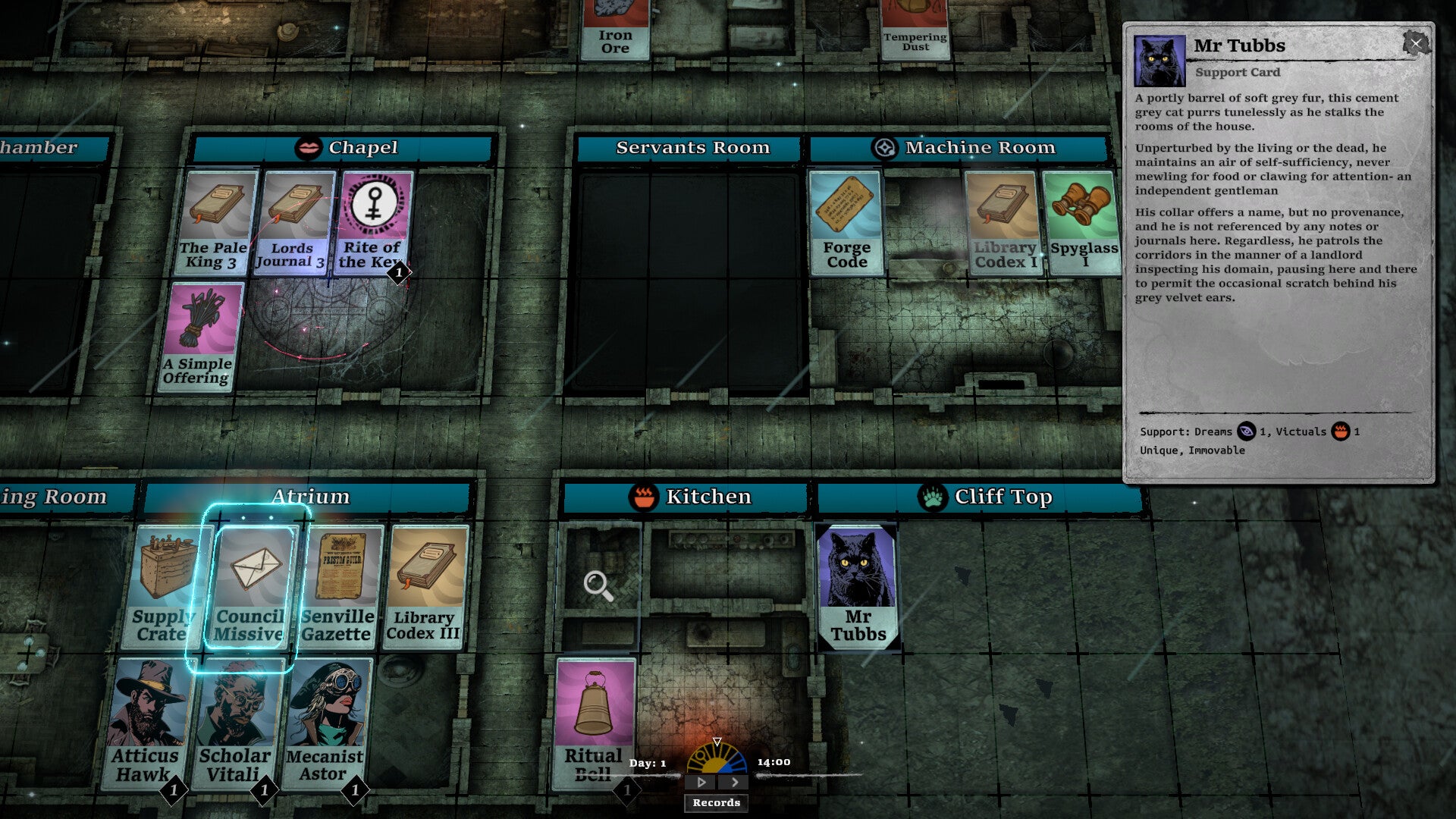Image resolution: width=1456 pixels, height=819 pixels.
Task: Advance time with the play arrow button
Action: click(x=700, y=780)
